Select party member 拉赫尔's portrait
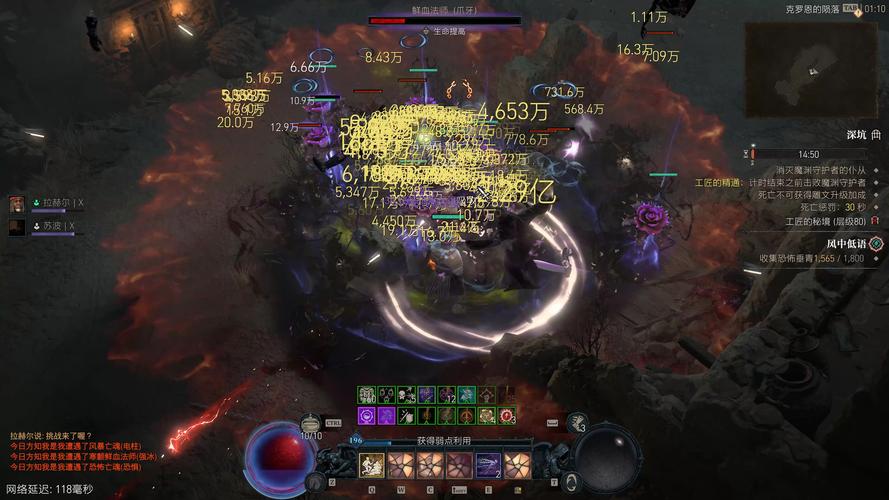The width and height of the screenshot is (889, 500). coord(17,204)
